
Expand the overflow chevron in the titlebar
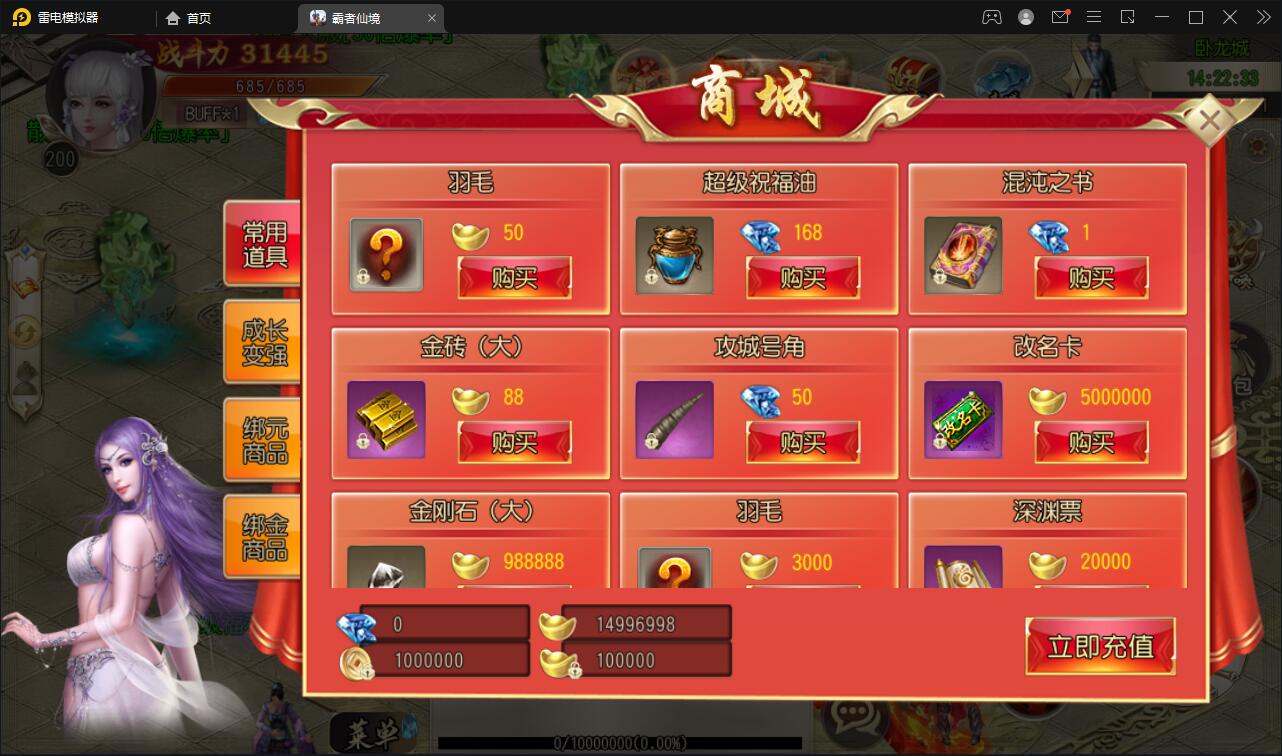[1263, 17]
